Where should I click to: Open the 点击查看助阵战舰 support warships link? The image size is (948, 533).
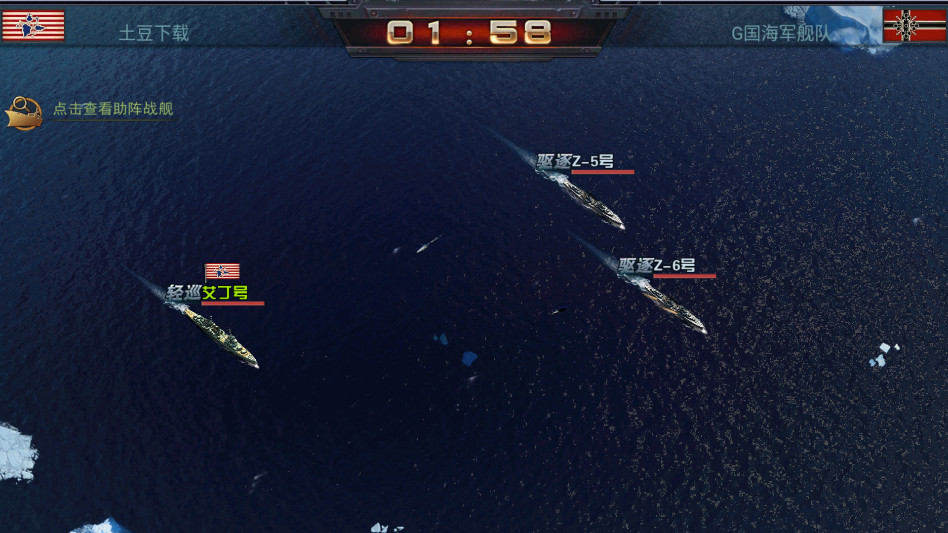(112, 109)
